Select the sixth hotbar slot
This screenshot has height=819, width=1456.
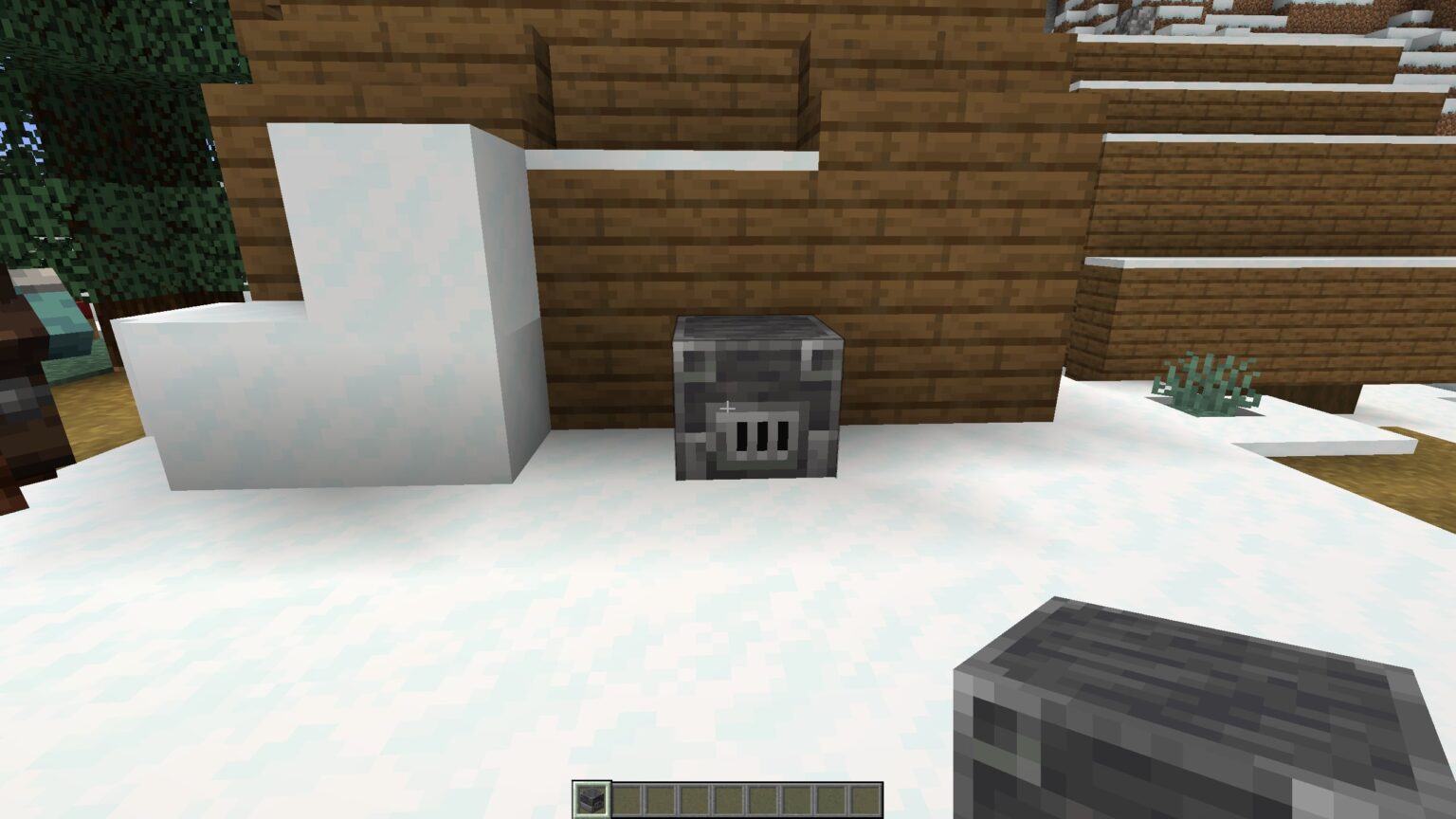(760, 796)
